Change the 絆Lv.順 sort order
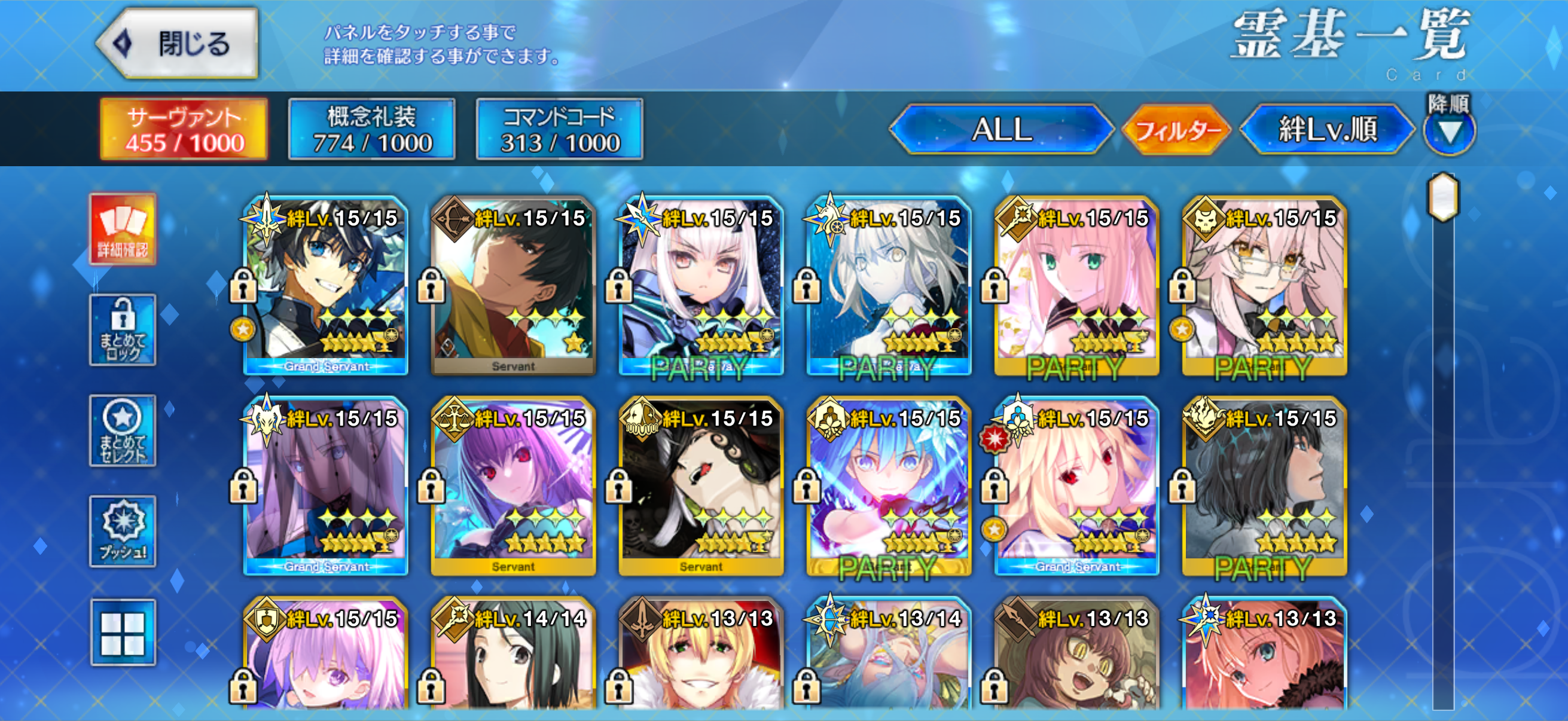Viewport: 1568px width, 721px height. click(x=1327, y=129)
